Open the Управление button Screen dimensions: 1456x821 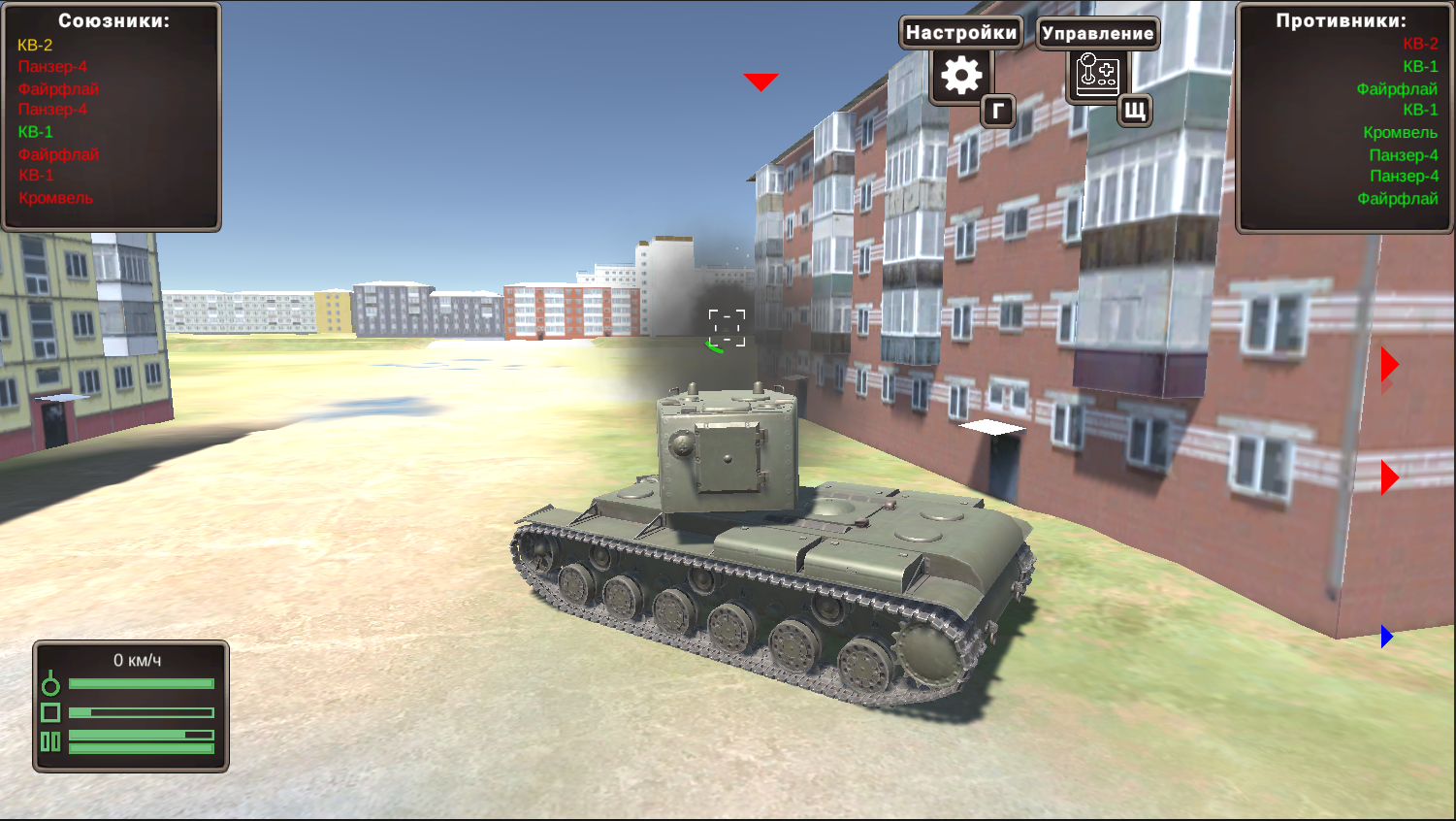[1096, 33]
